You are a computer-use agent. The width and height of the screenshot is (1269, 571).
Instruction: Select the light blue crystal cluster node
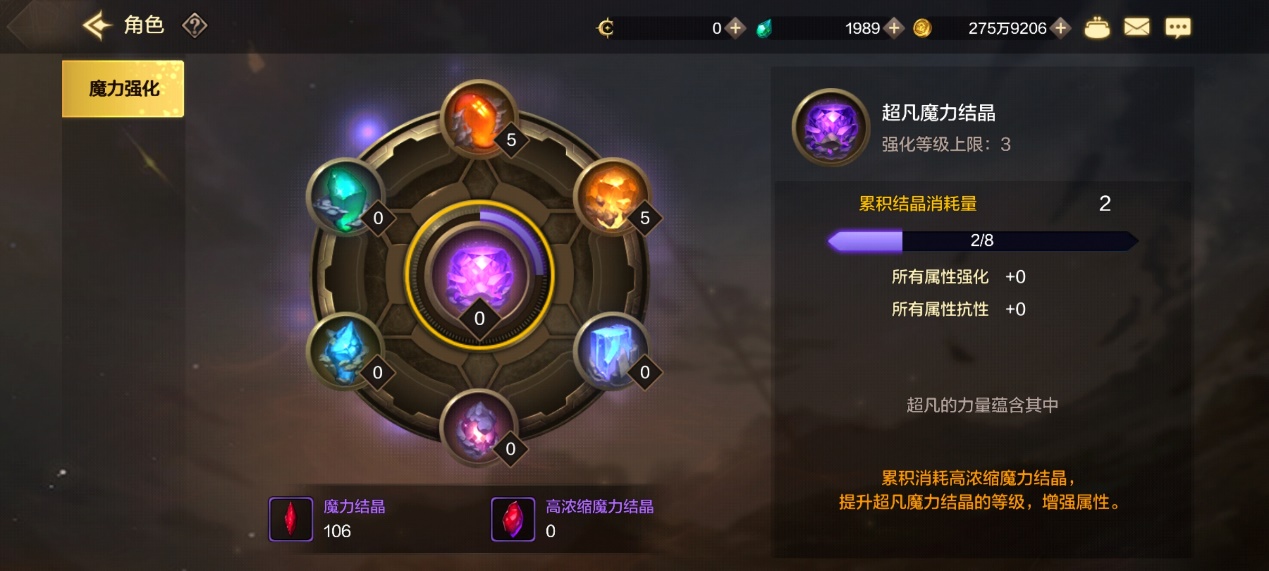[x=345, y=351]
